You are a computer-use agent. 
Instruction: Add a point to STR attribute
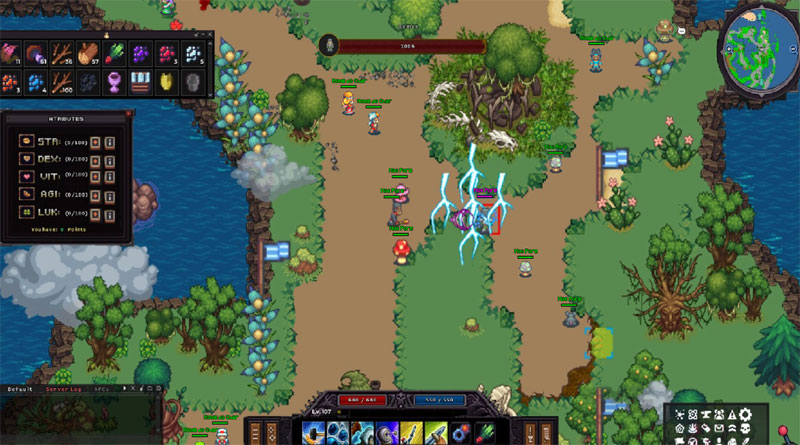click(x=96, y=142)
